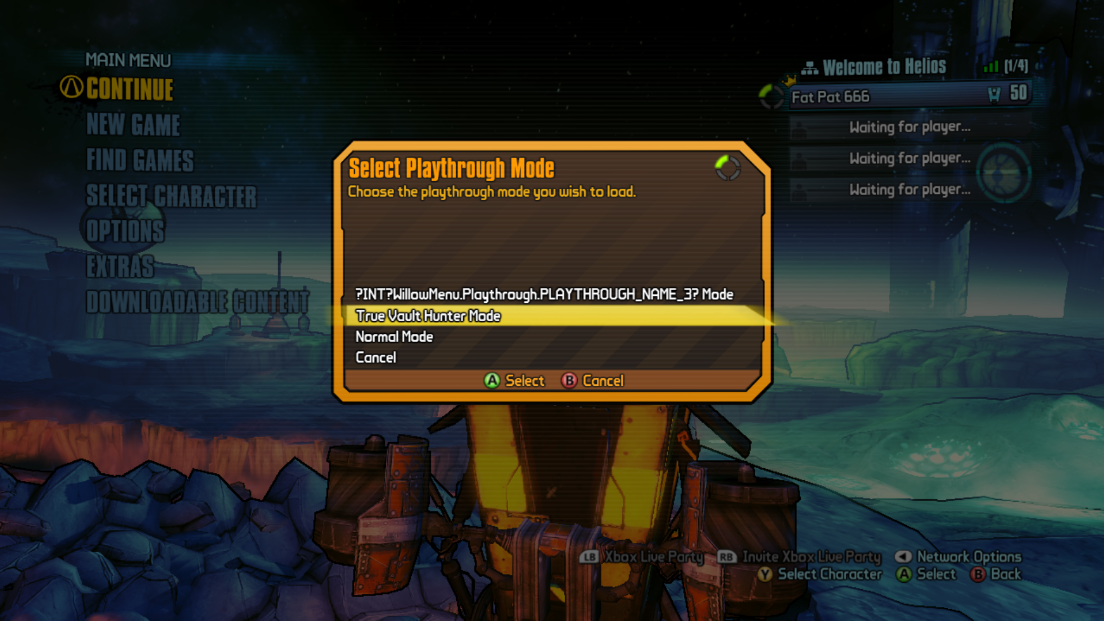Open Find Games
This screenshot has width=1104, height=621.
point(140,160)
